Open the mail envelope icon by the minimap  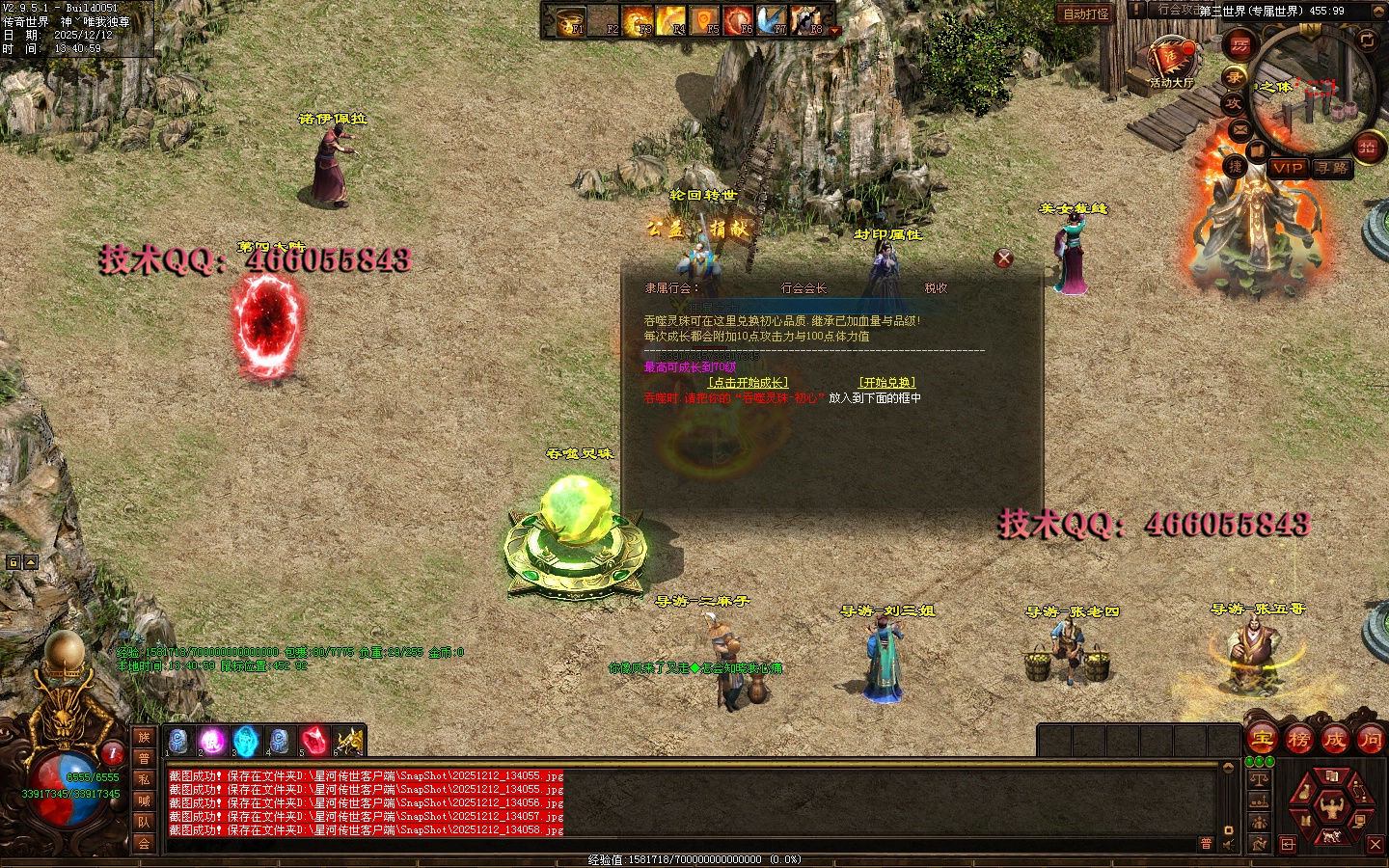(1240, 129)
